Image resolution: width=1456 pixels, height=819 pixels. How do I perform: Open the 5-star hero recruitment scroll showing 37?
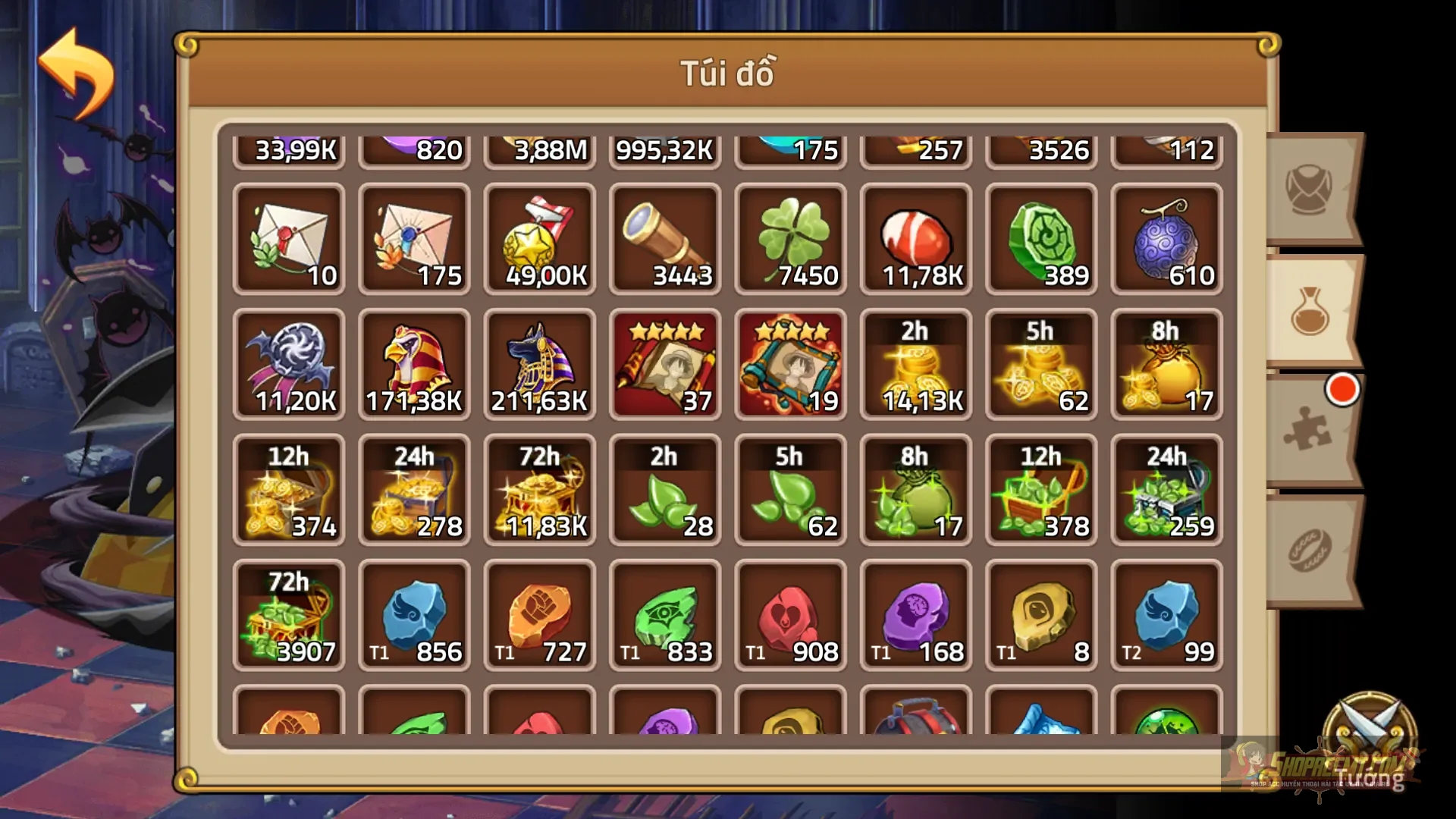coord(665,364)
